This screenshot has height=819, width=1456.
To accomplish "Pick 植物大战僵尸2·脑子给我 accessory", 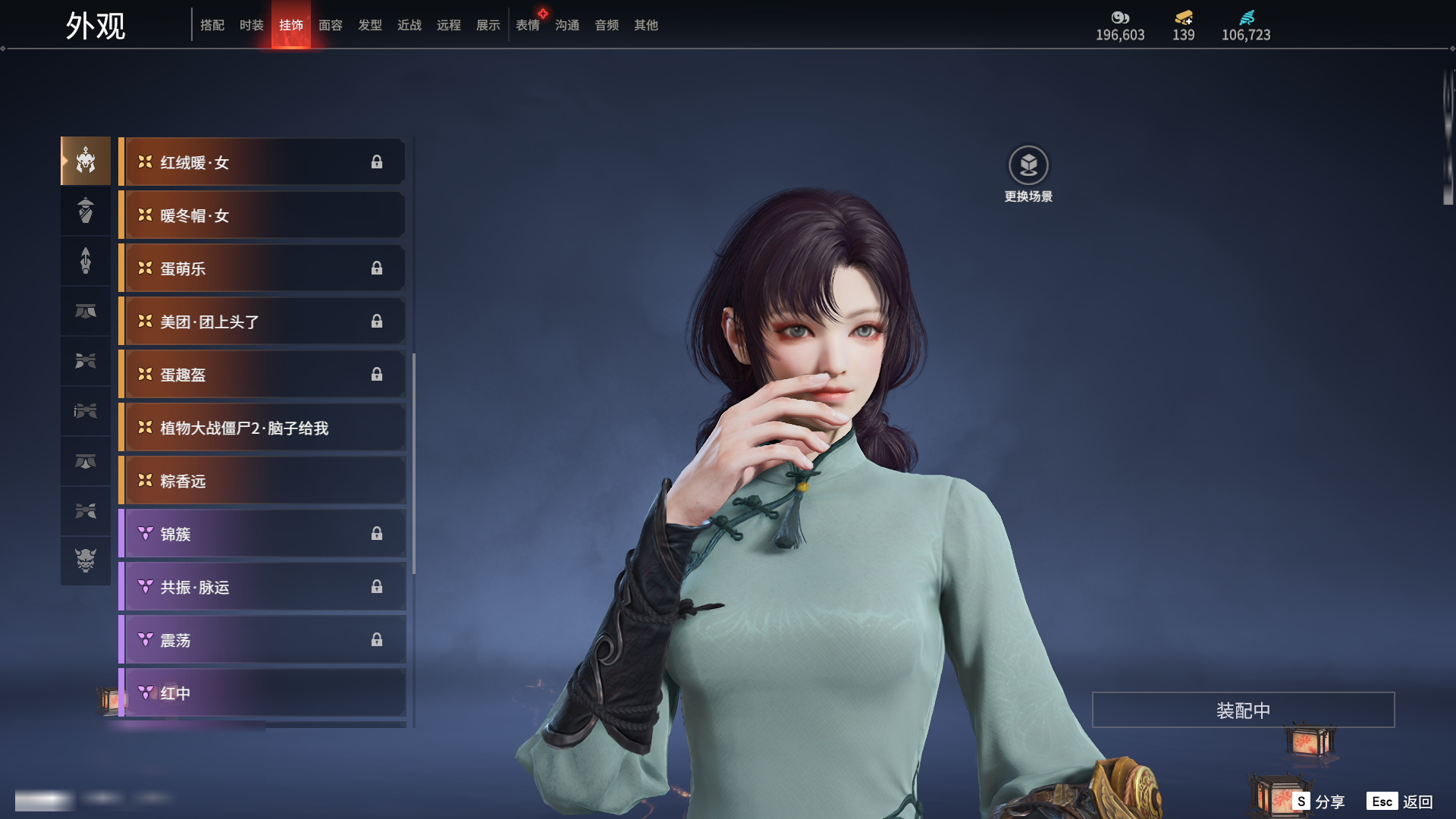I will coord(262,428).
